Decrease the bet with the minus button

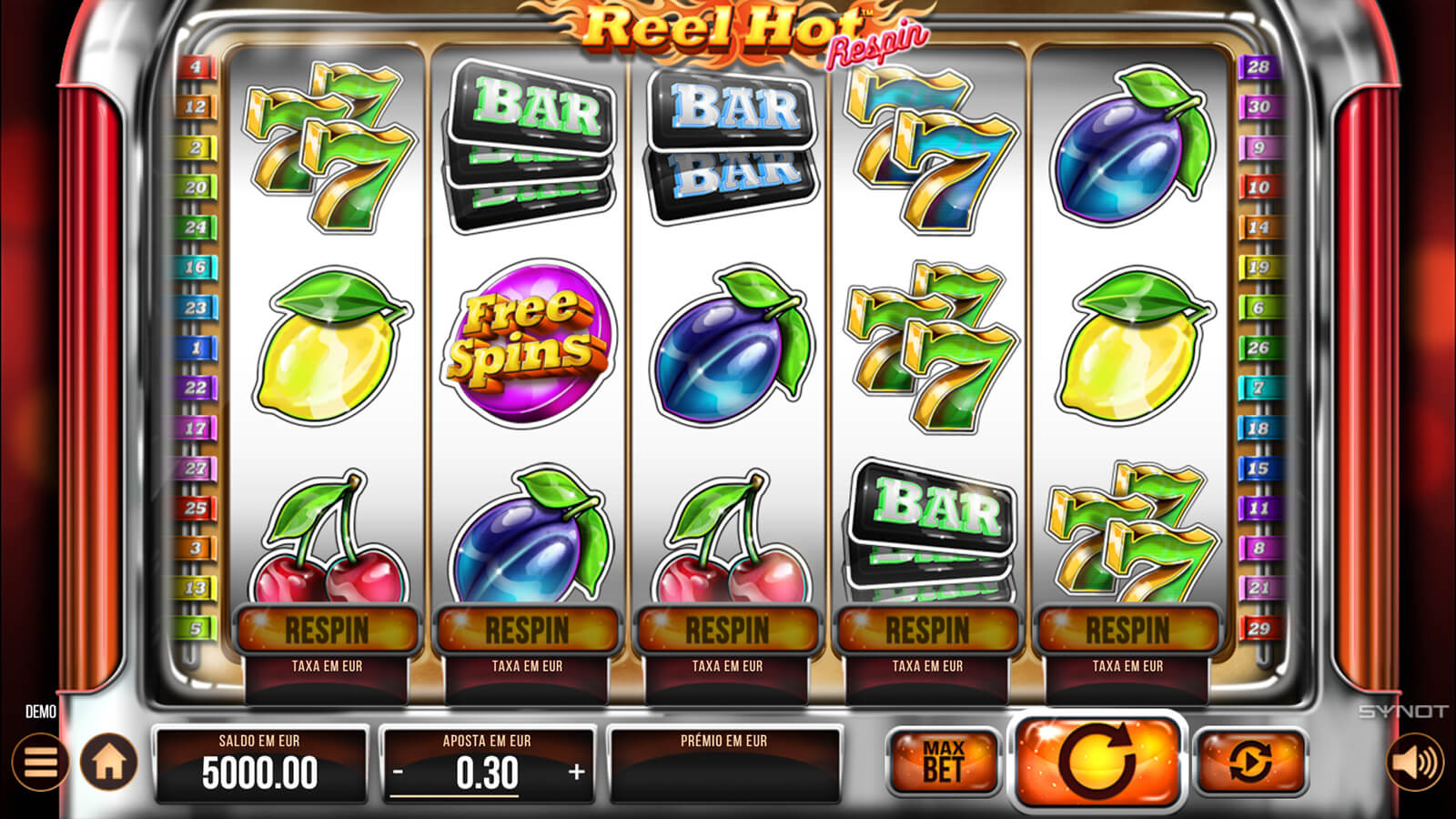tap(398, 773)
